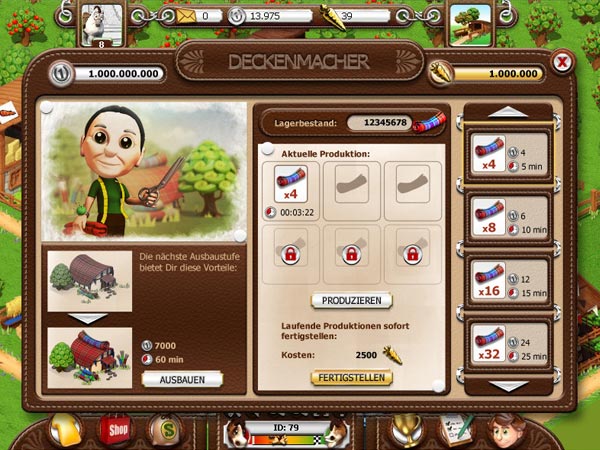Click the Produzieren button
Image resolution: width=600 pixels, height=450 pixels.
351,300
